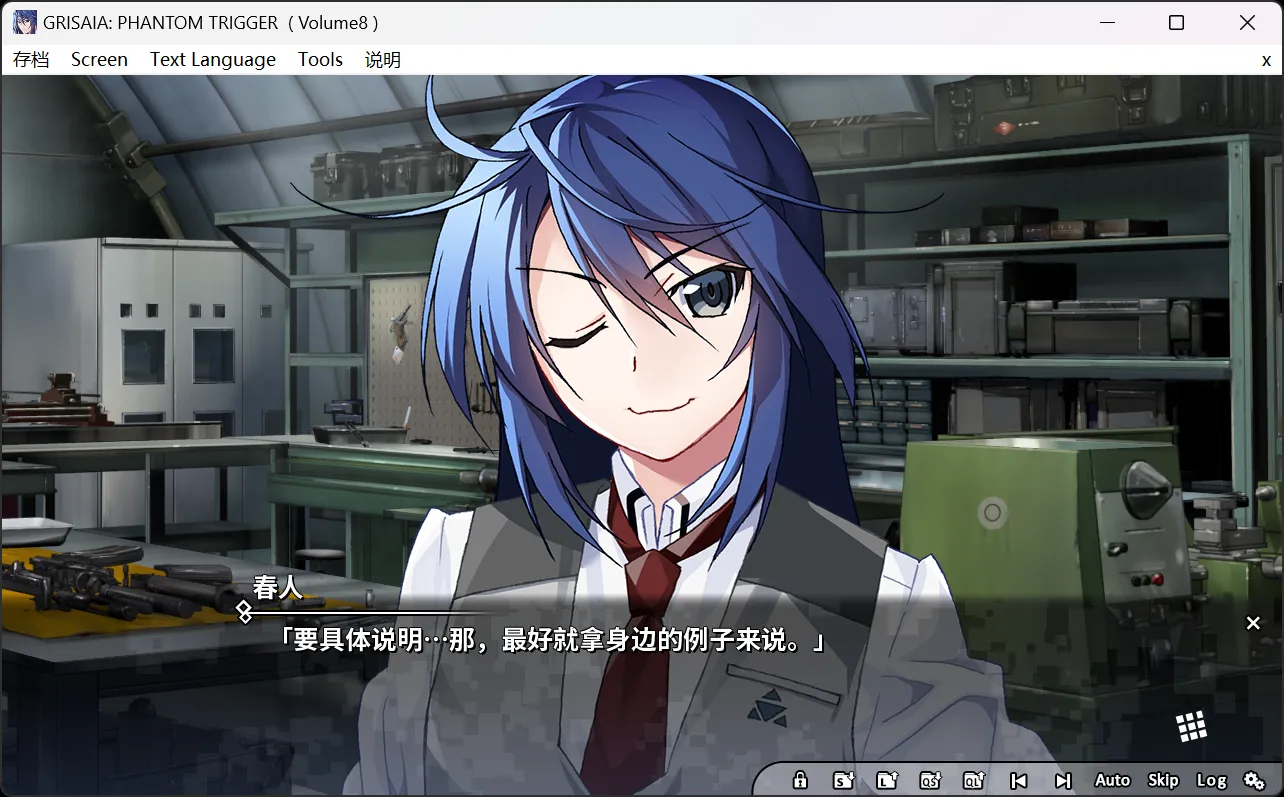1284x797 pixels.
Task: Toggle the message window lock padlock
Action: click(x=800, y=780)
